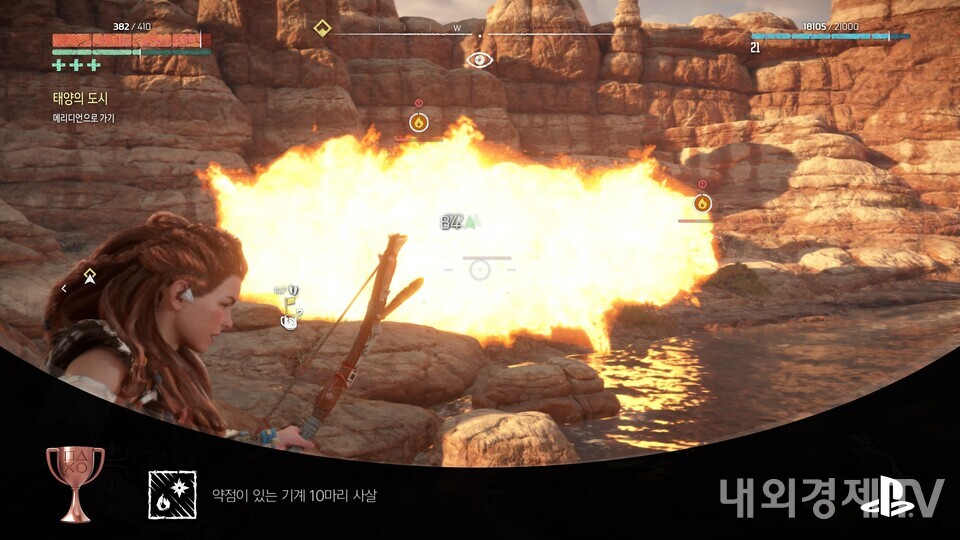Click the stealth eye visibility indicator
The image size is (960, 540).
click(x=480, y=60)
